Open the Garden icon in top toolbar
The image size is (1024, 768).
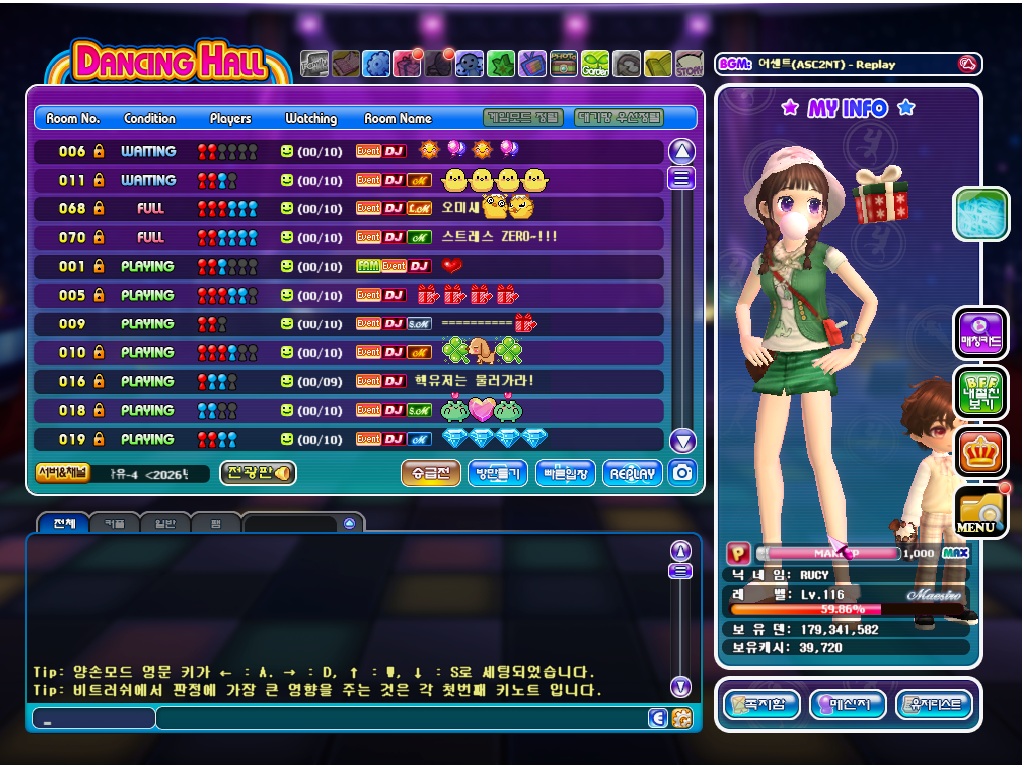595,64
